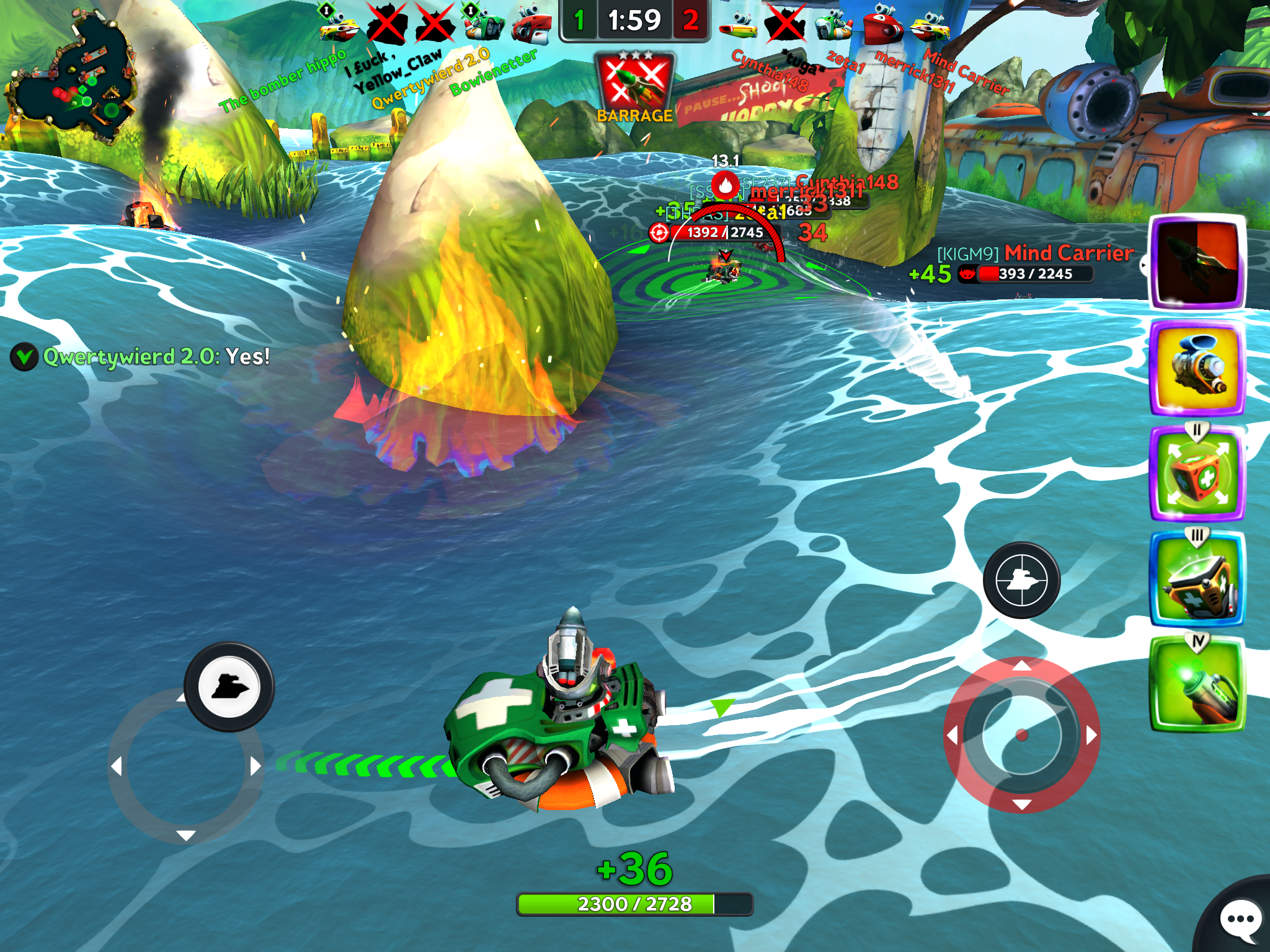The height and width of the screenshot is (952, 1270).
Task: Select the Barrage rocket indicator icon
Action: pos(634,86)
